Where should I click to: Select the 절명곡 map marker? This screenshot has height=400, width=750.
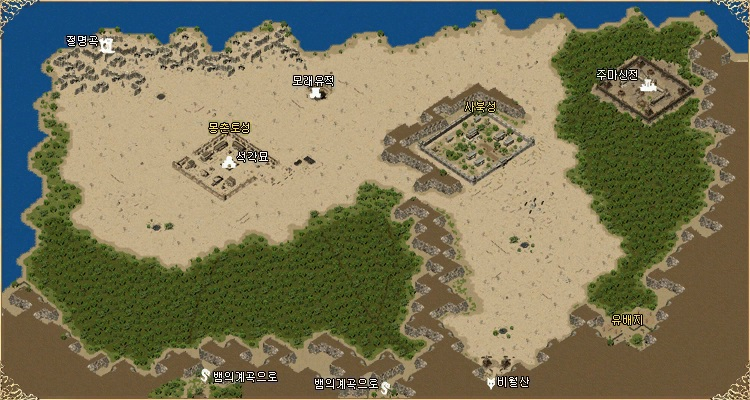pyautogui.click(x=106, y=45)
